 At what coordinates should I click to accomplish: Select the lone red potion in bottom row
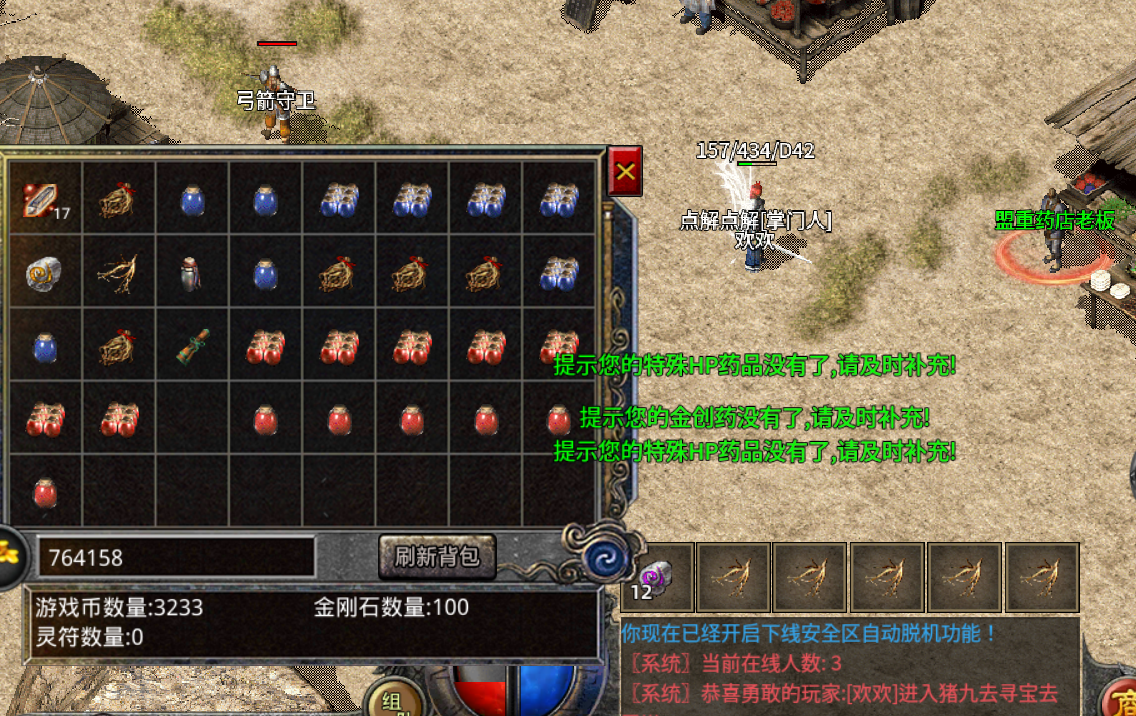pos(45,493)
